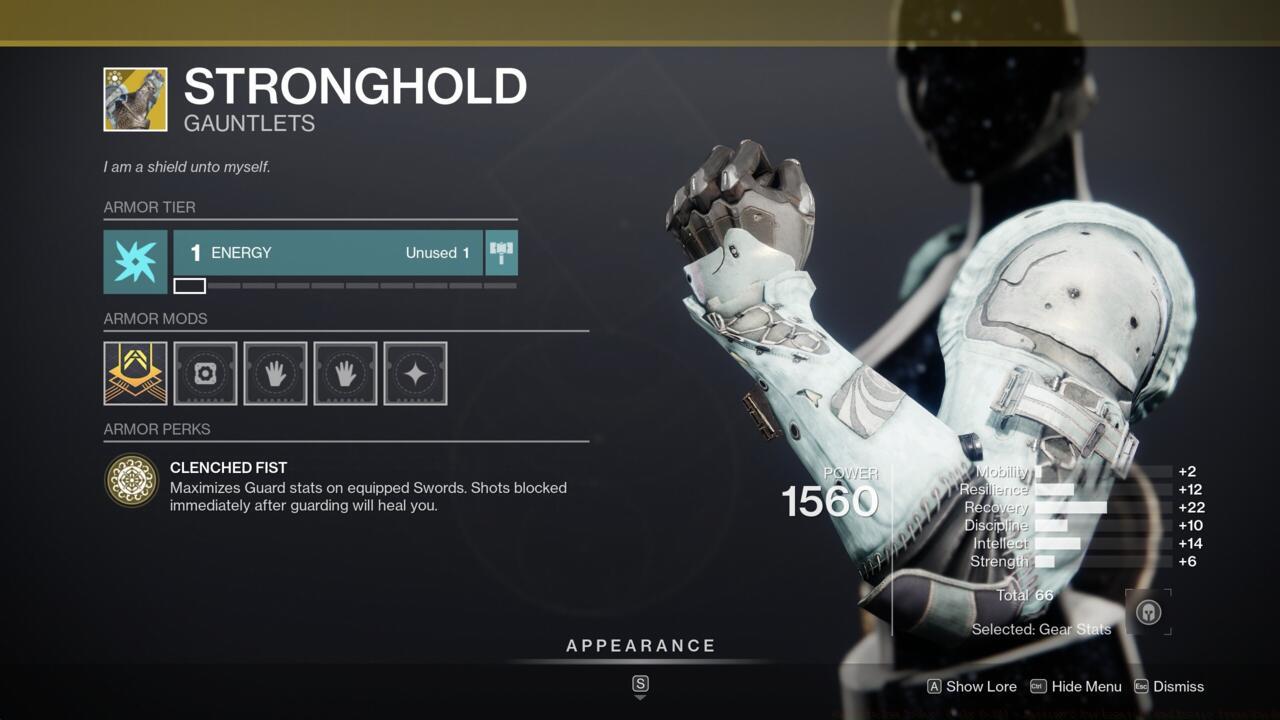This screenshot has height=720, width=1280.
Task: Open the masterwork upgrade hammer icon
Action: 500,253
